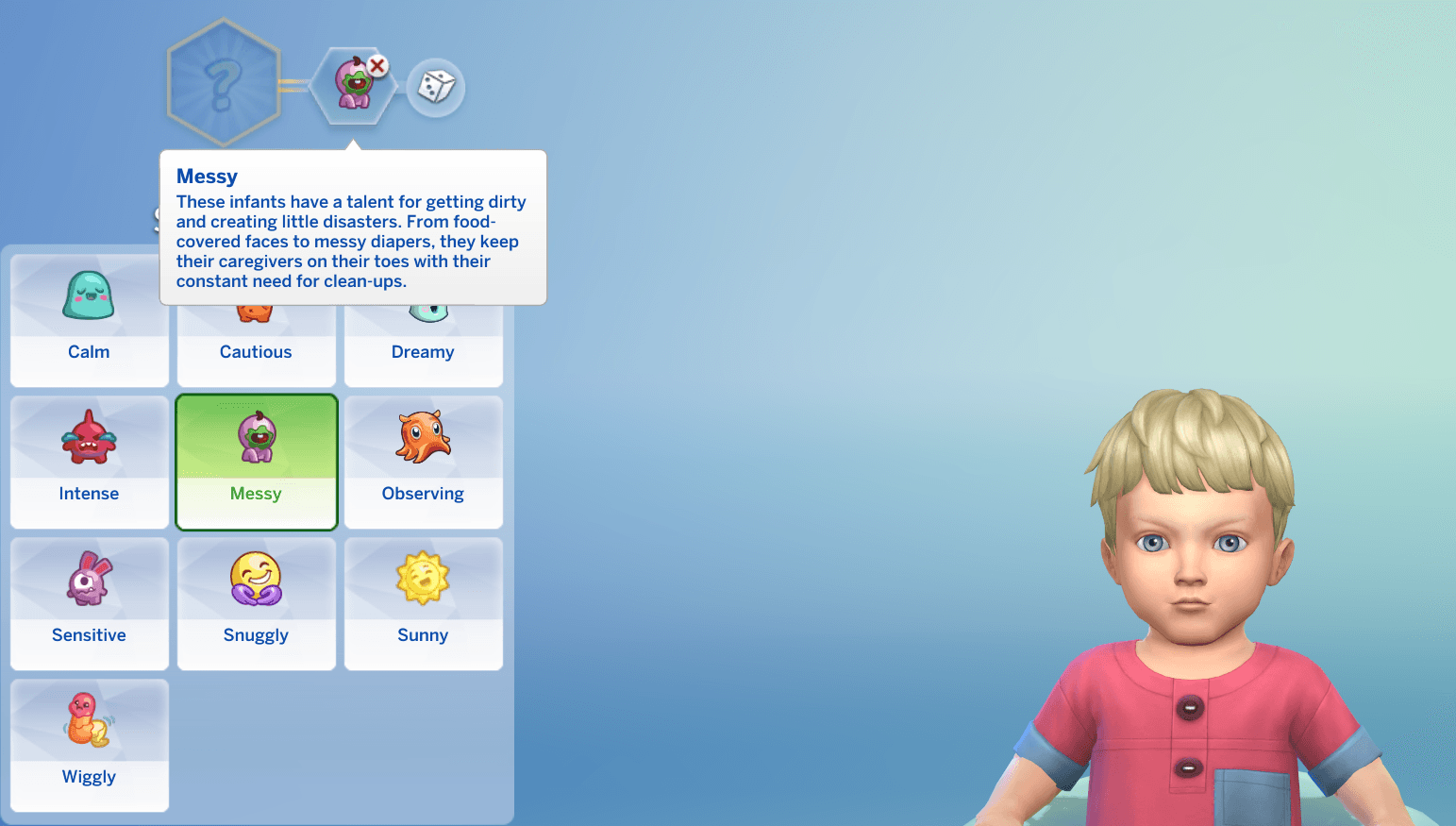The height and width of the screenshot is (826, 1456).
Task: Remove the Messy trait via X button
Action: pyautogui.click(x=377, y=65)
